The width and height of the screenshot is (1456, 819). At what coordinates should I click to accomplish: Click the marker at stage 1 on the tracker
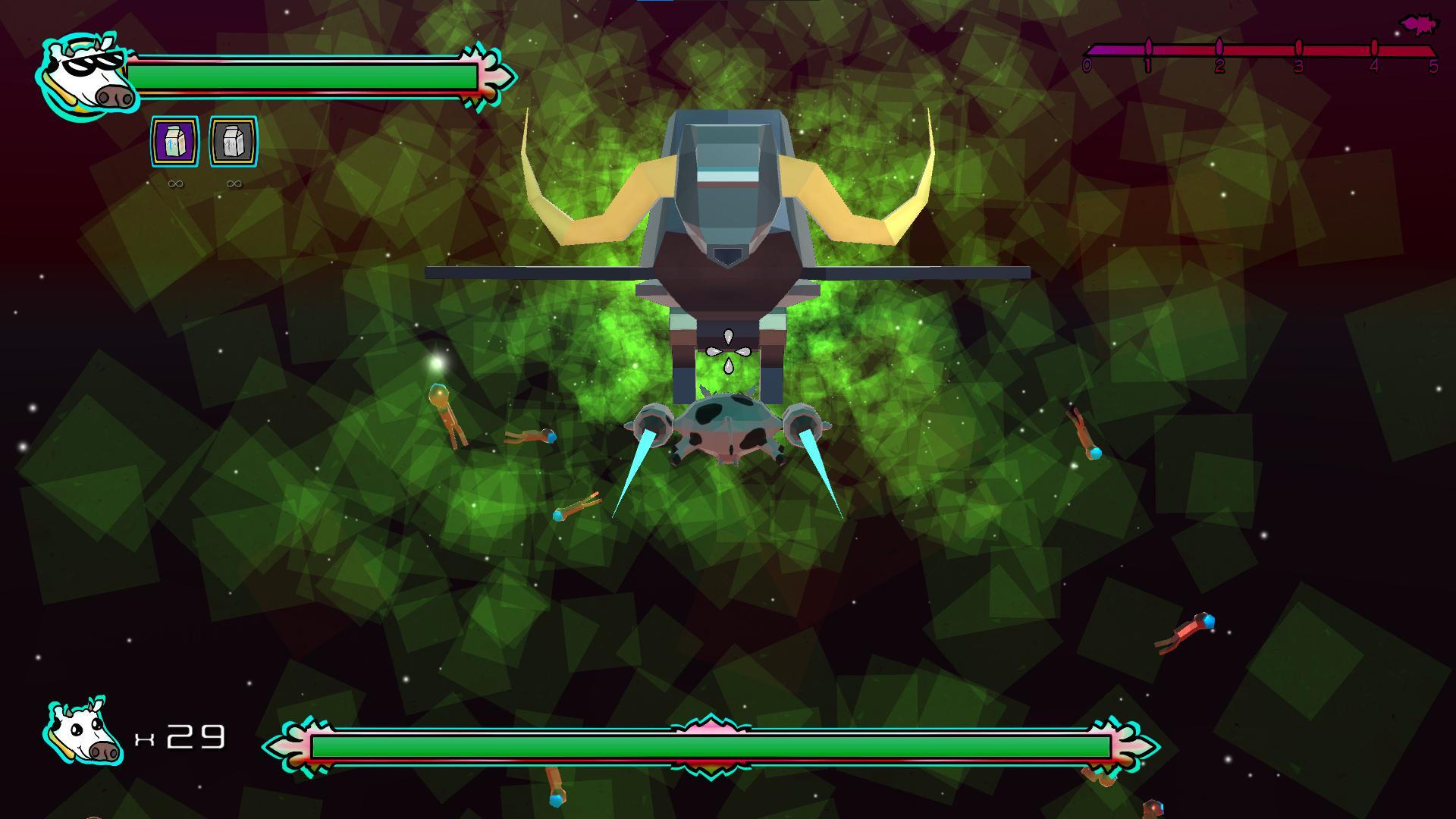1148,47
